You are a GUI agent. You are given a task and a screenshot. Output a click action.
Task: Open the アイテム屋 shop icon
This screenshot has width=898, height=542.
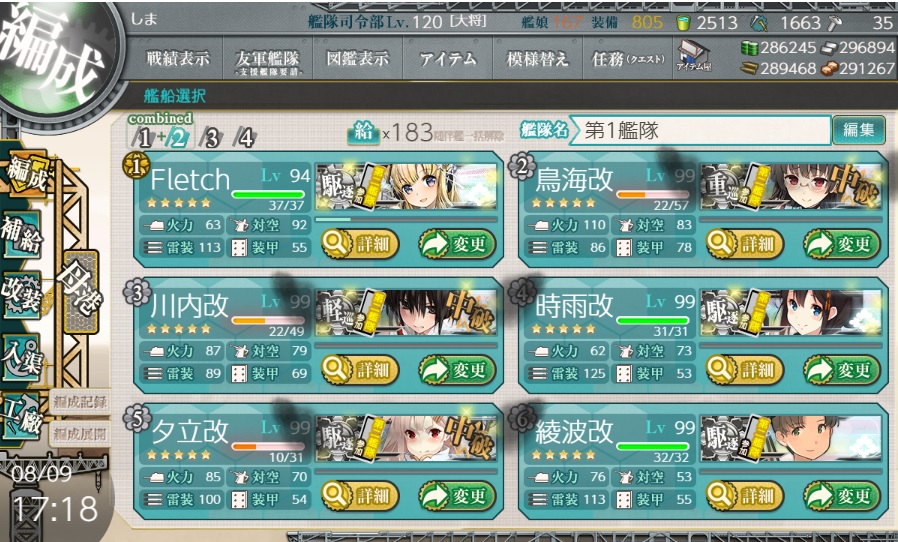[693, 58]
